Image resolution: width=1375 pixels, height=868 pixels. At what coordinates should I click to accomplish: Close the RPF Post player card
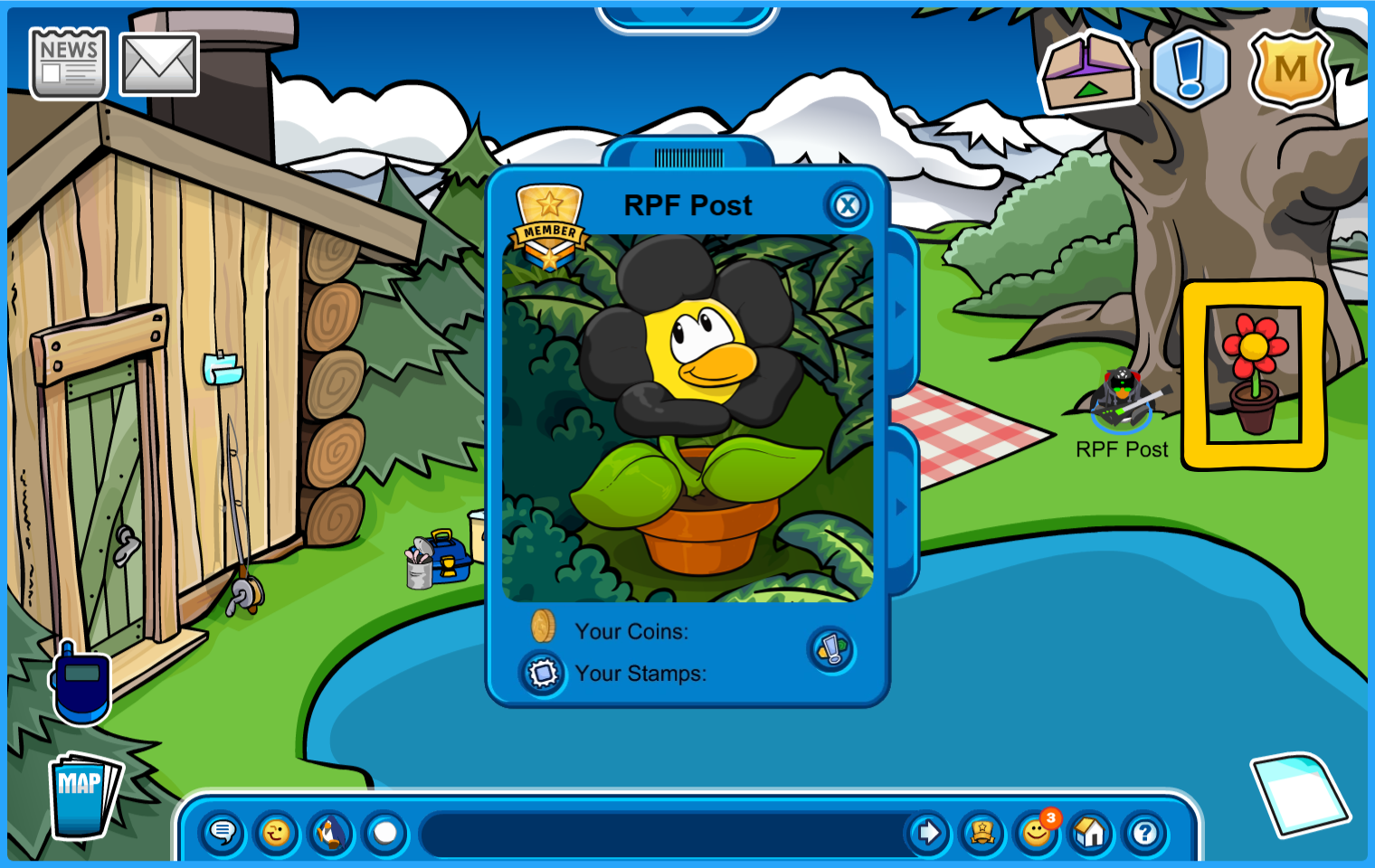point(847,206)
